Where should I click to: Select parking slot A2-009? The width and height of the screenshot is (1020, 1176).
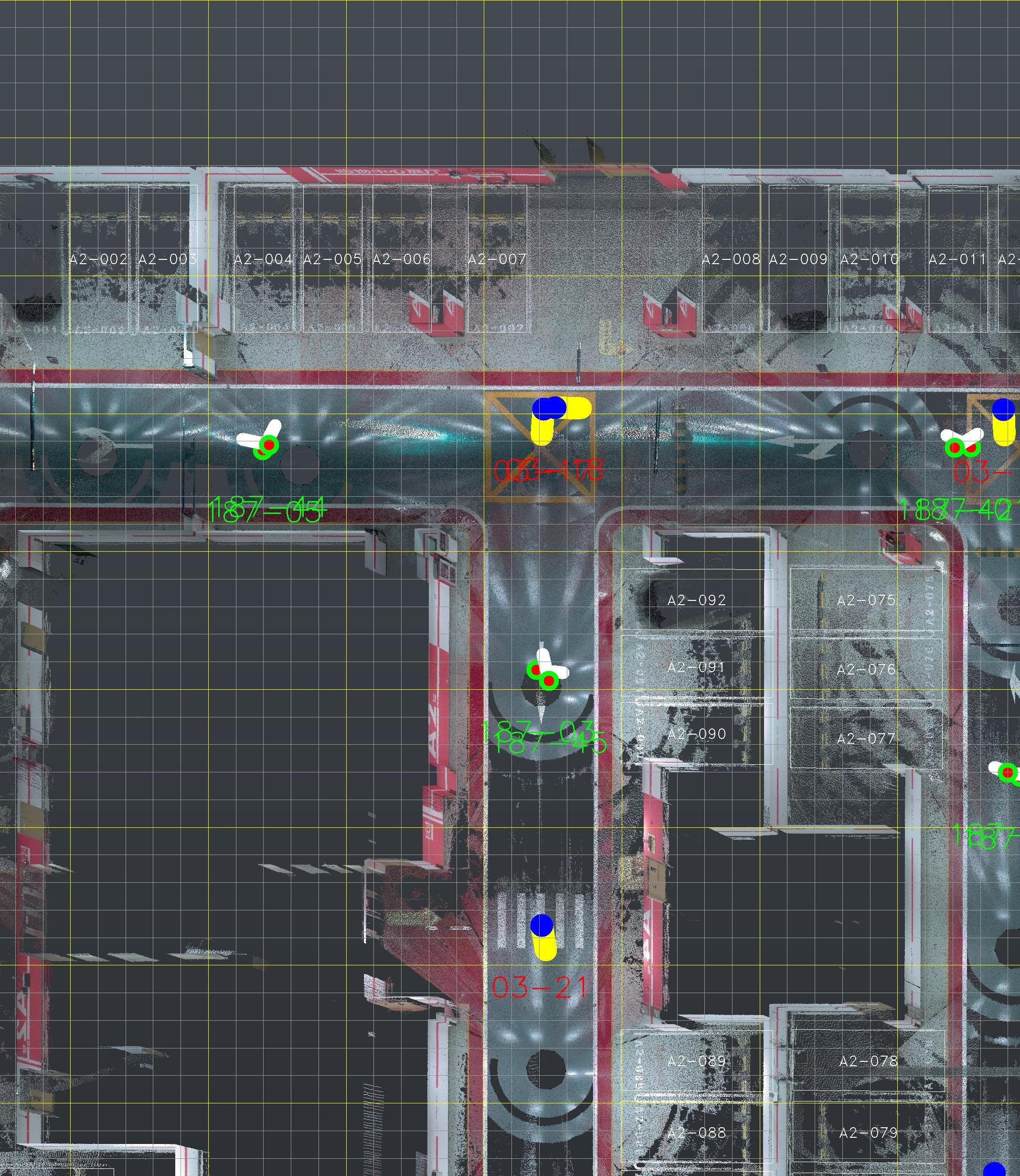click(798, 259)
